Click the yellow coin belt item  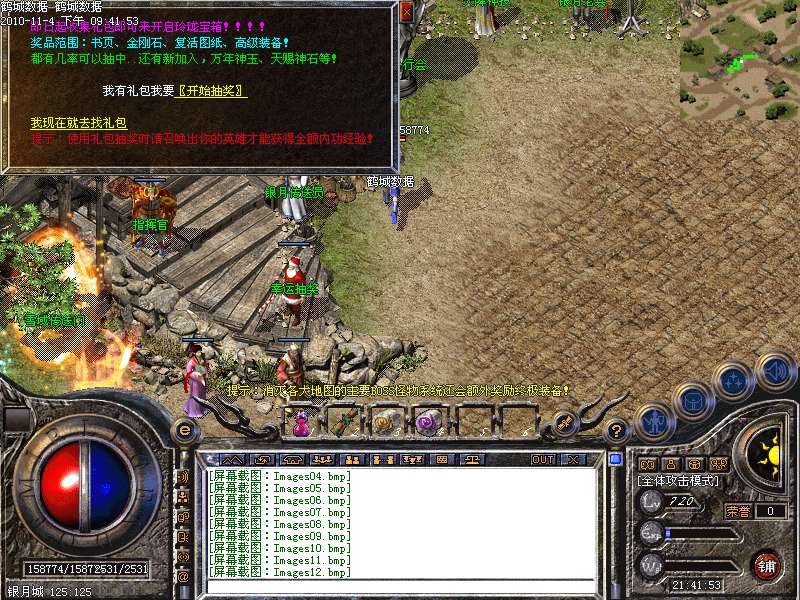point(384,423)
